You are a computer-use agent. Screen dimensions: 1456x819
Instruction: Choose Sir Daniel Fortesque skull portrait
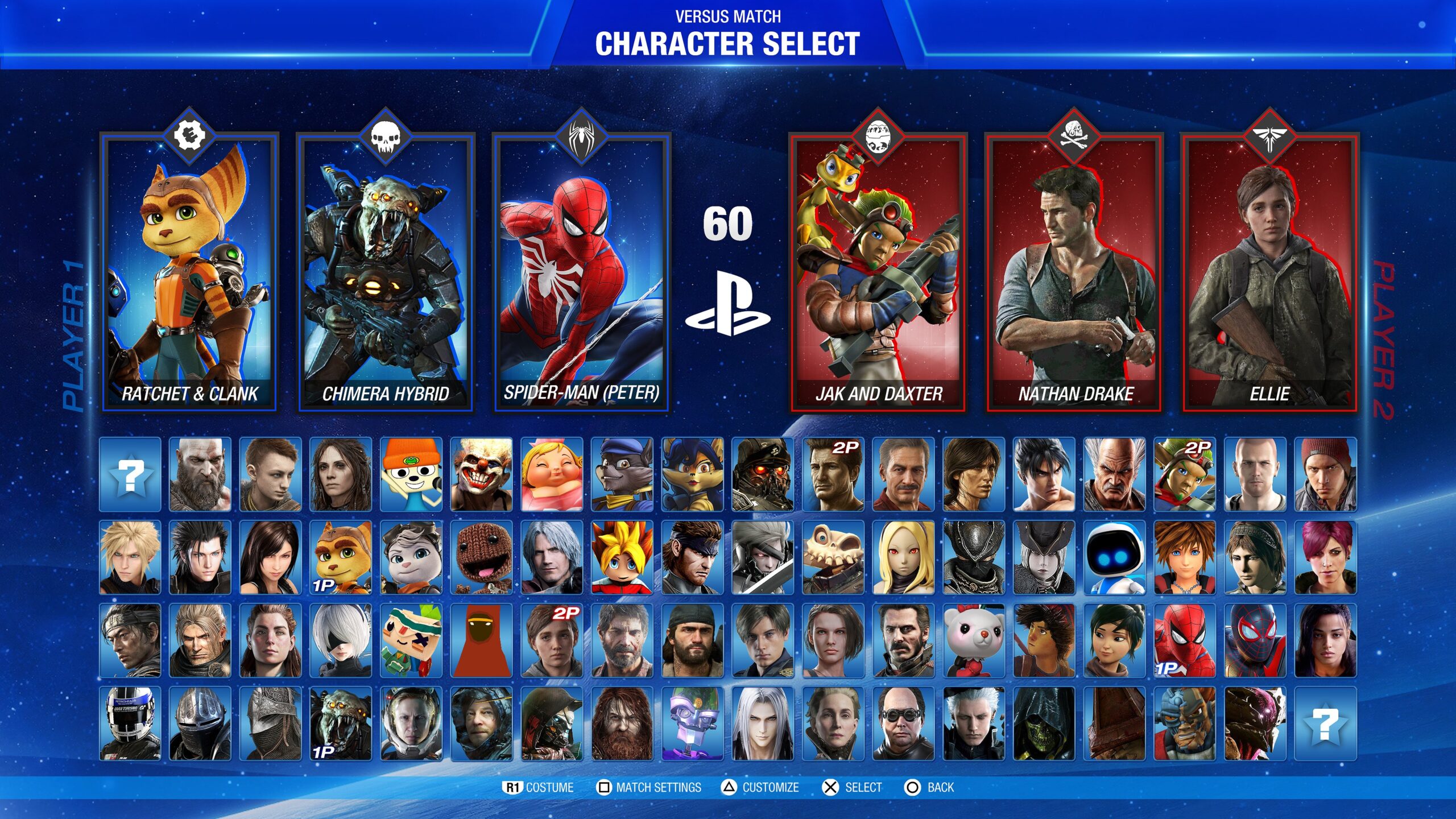[833, 557]
